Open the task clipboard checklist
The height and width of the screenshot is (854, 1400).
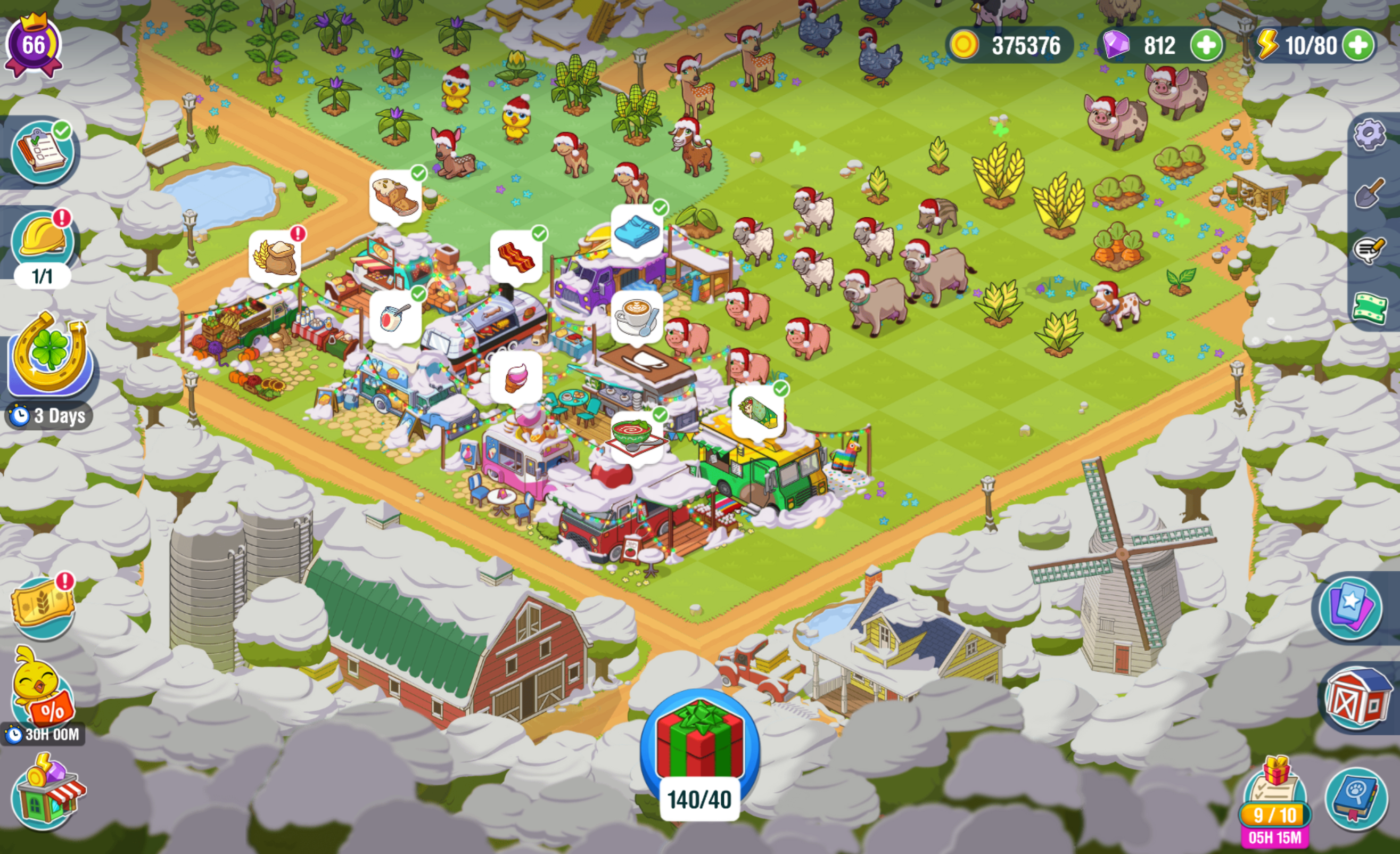pyautogui.click(x=43, y=152)
